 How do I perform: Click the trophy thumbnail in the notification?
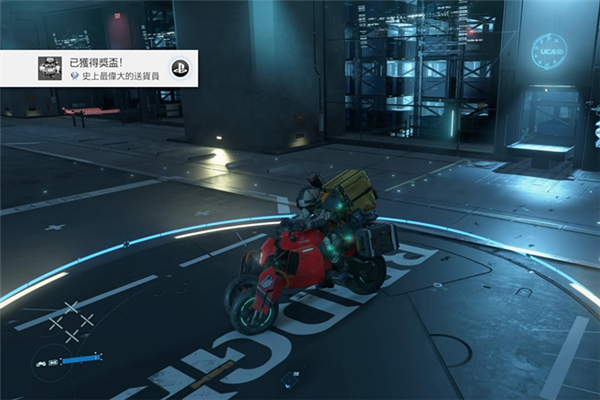coord(49,68)
